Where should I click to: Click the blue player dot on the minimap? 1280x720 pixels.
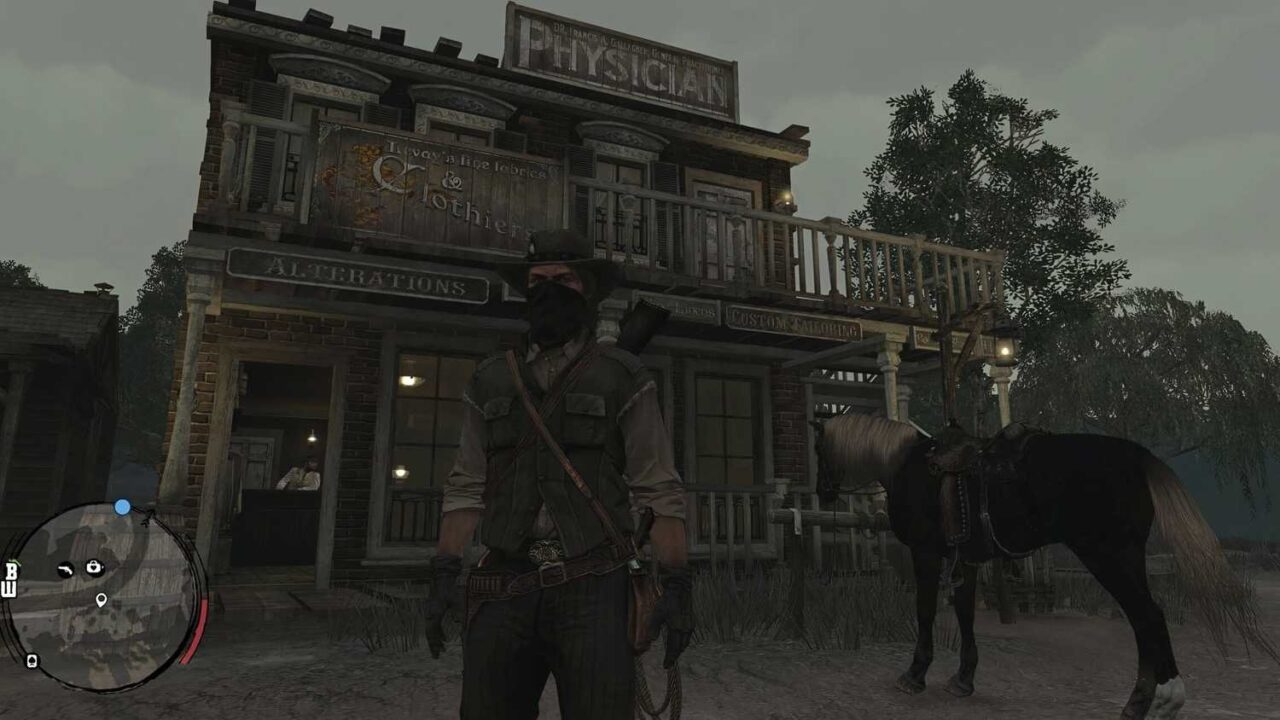[x=122, y=506]
